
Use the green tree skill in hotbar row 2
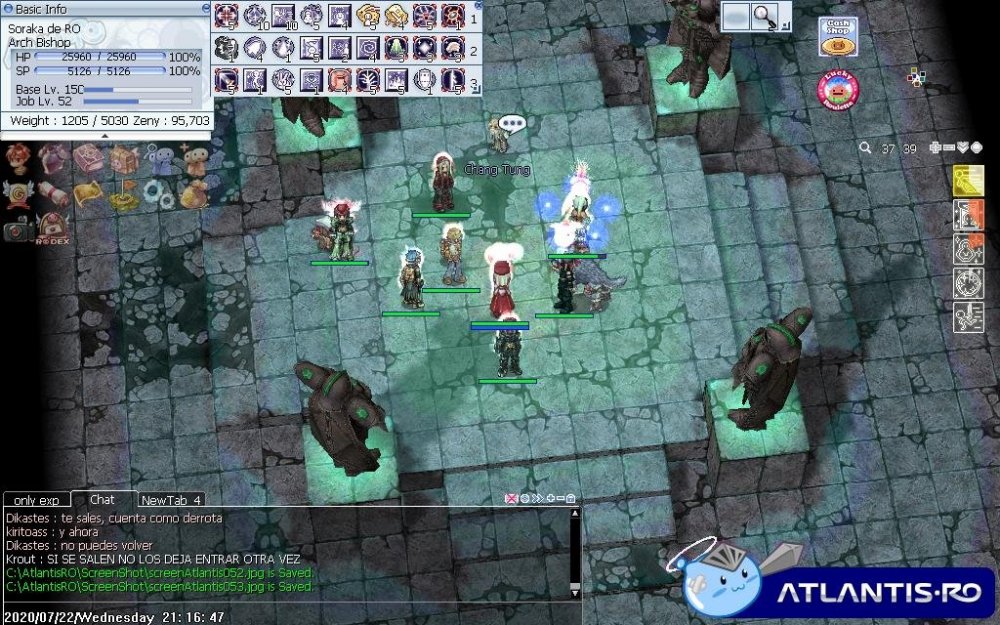[x=396, y=48]
